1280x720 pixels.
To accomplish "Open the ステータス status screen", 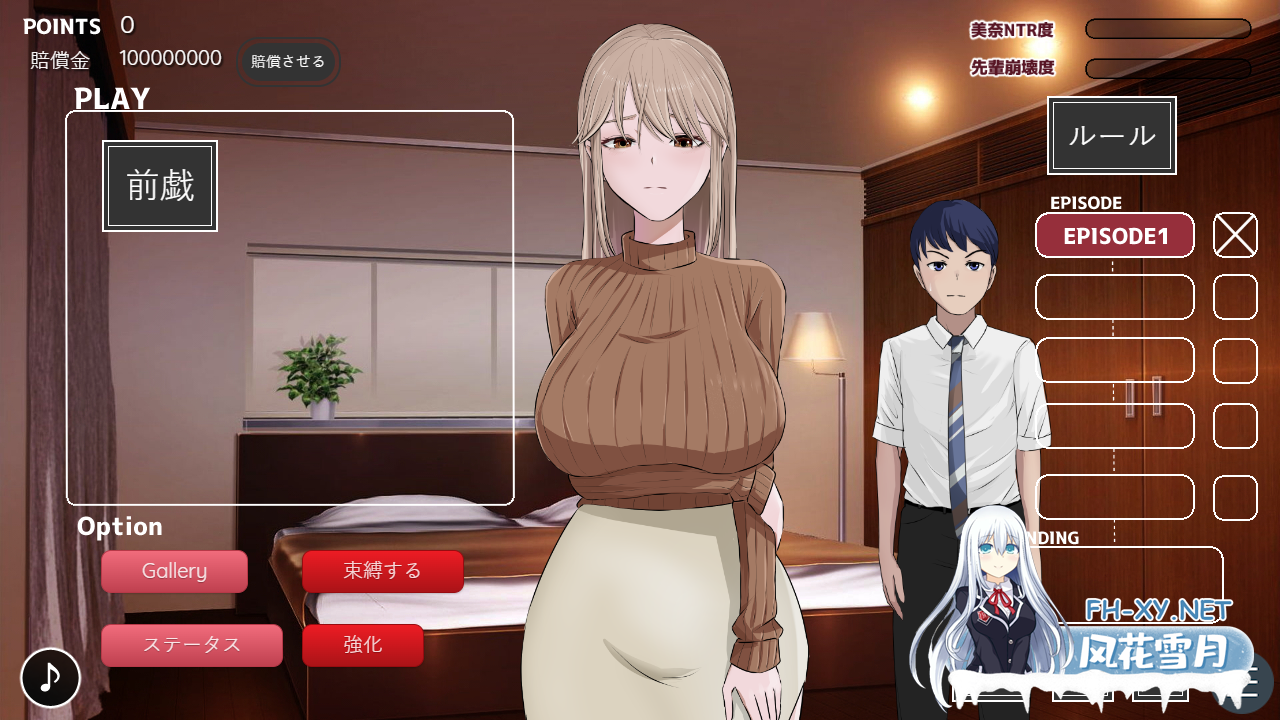I will tap(192, 645).
